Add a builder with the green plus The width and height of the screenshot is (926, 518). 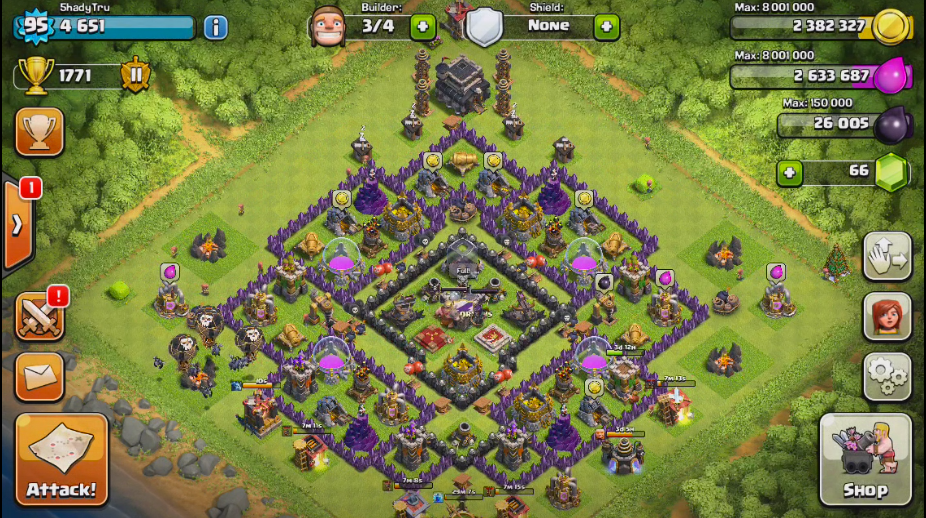click(422, 27)
